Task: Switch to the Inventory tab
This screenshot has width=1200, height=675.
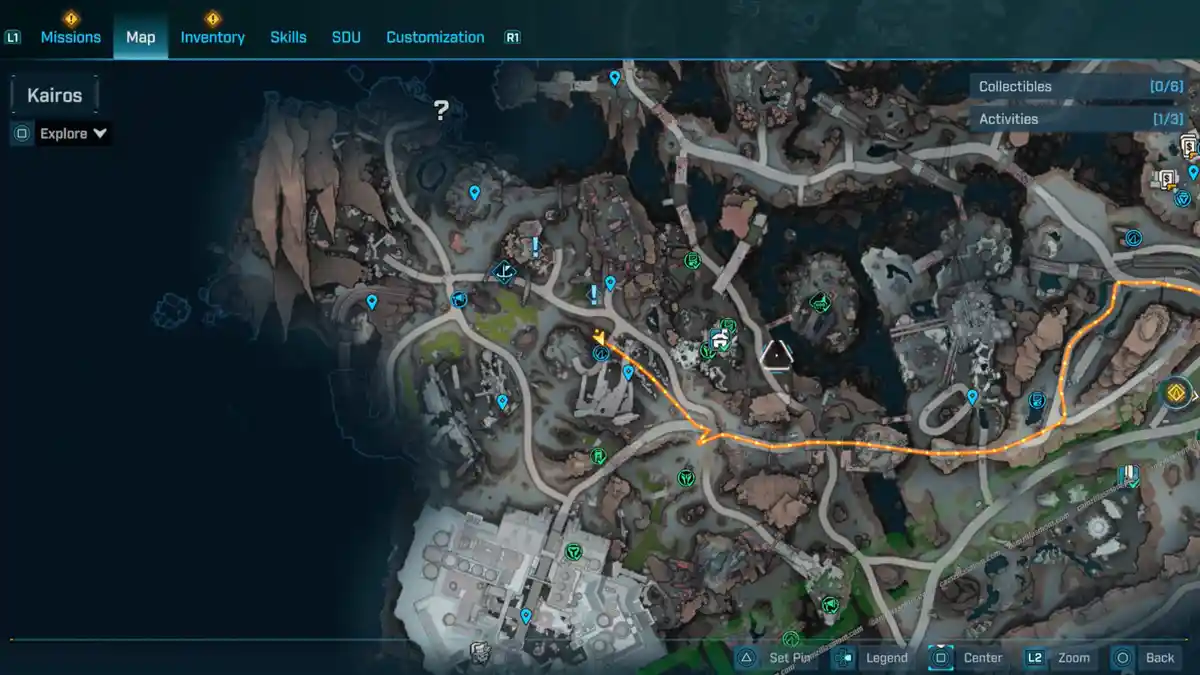Action: point(212,37)
